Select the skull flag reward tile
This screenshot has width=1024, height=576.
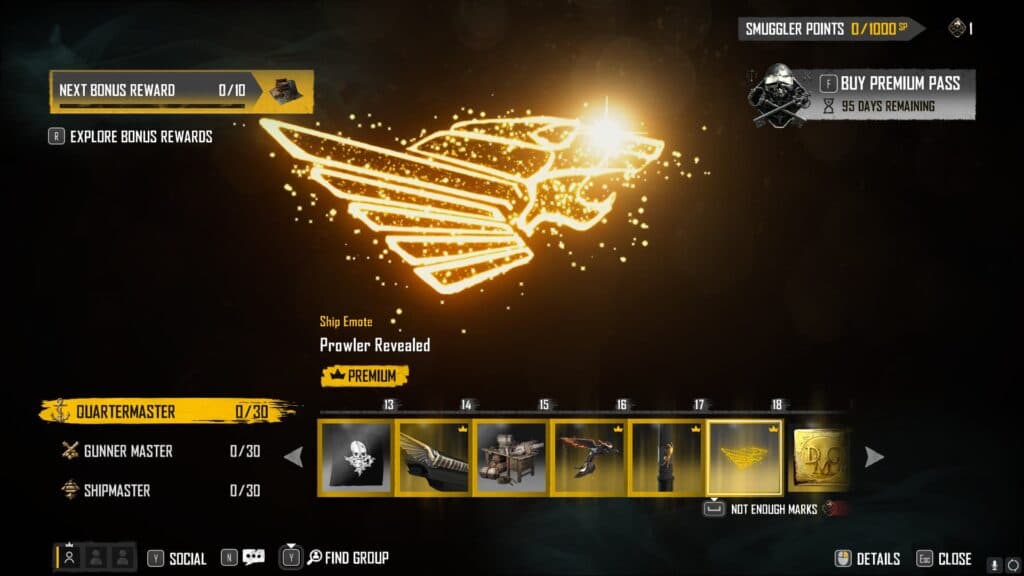[355, 457]
